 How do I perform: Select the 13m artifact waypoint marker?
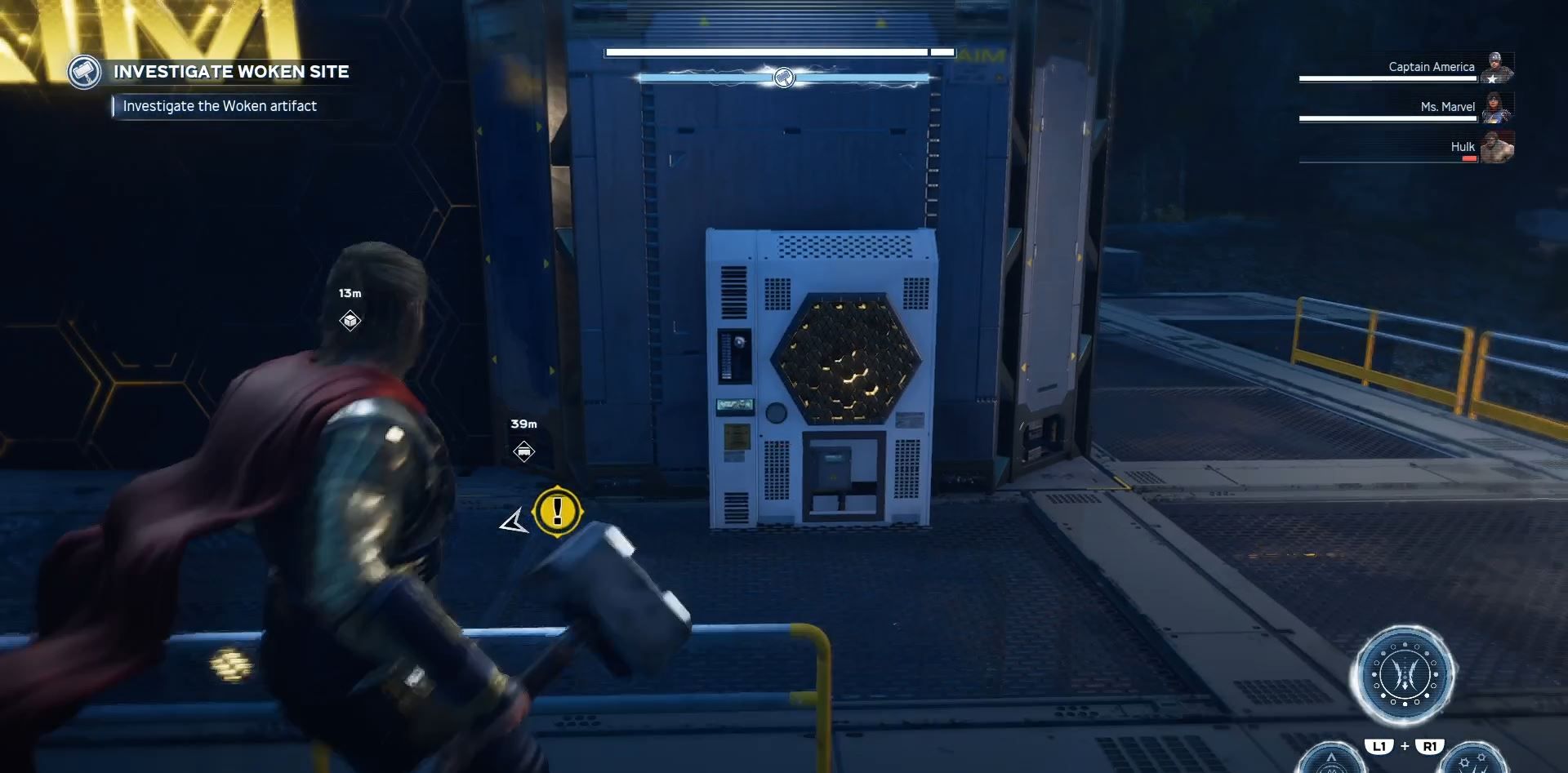pos(350,321)
